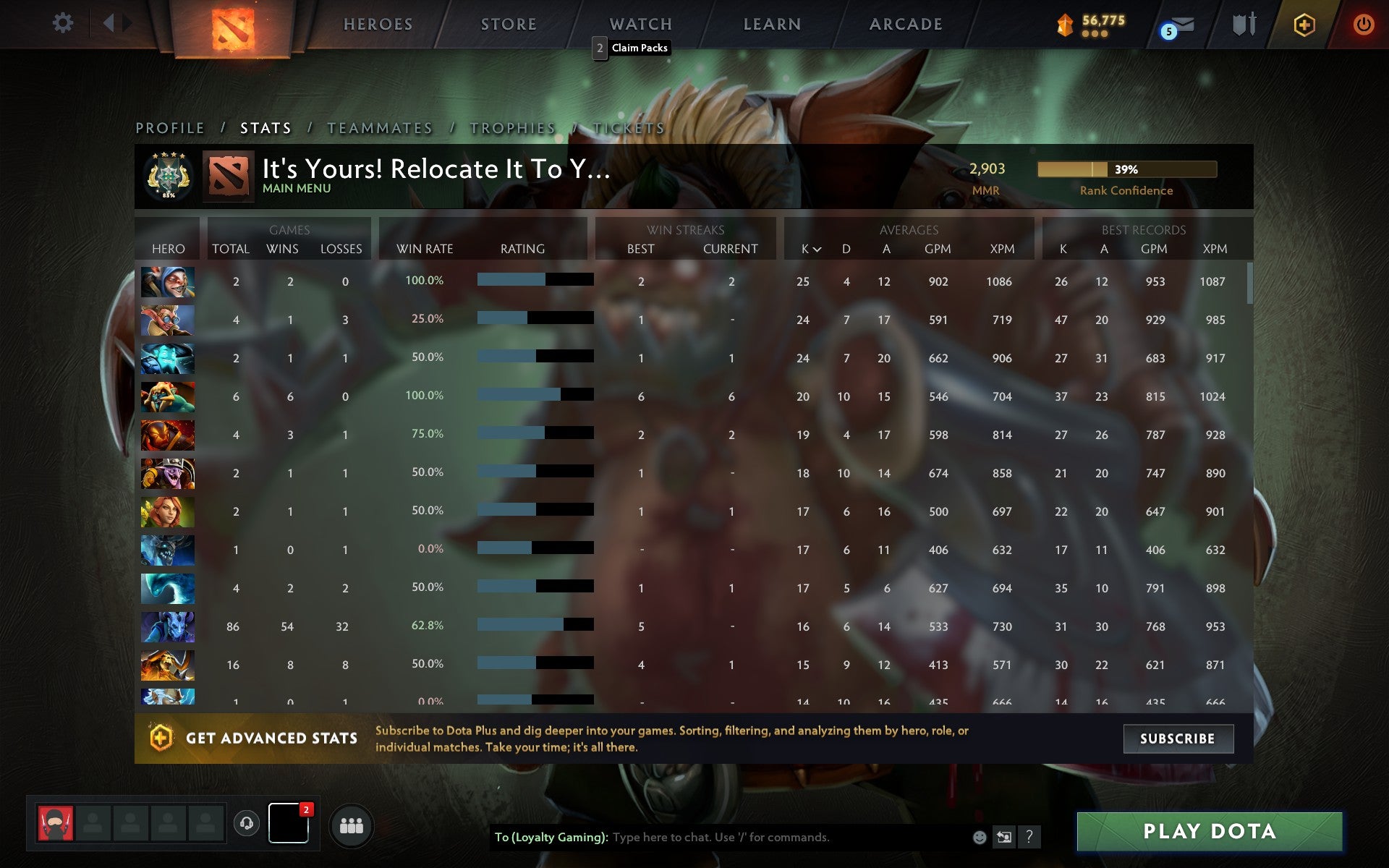Open Dota Plus with the gold hexagon icon
This screenshot has width=1389, height=868.
click(x=1302, y=23)
